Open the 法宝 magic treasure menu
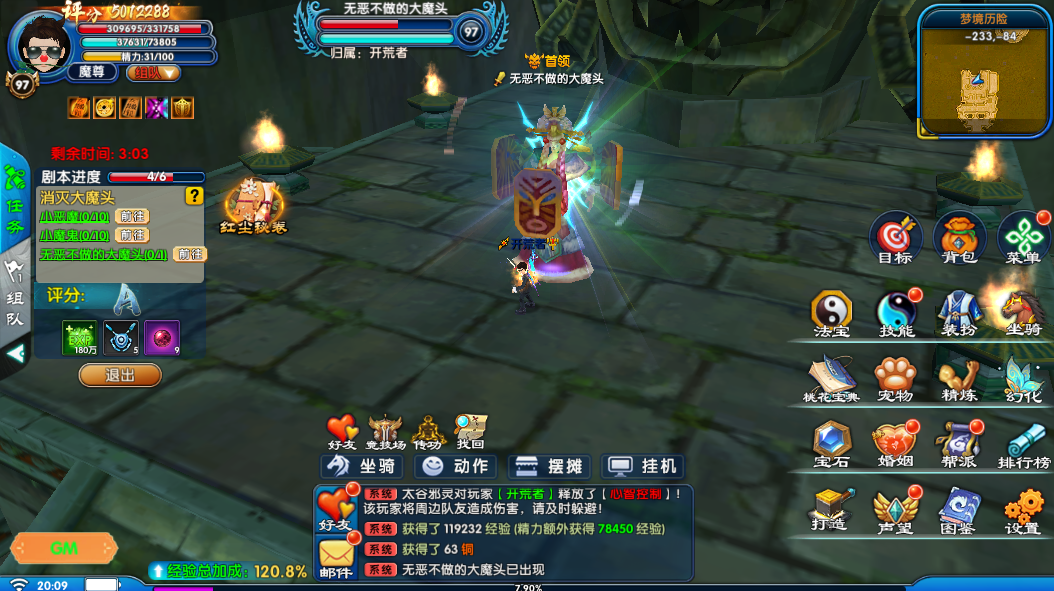Image resolution: width=1054 pixels, height=591 pixels. [831, 312]
